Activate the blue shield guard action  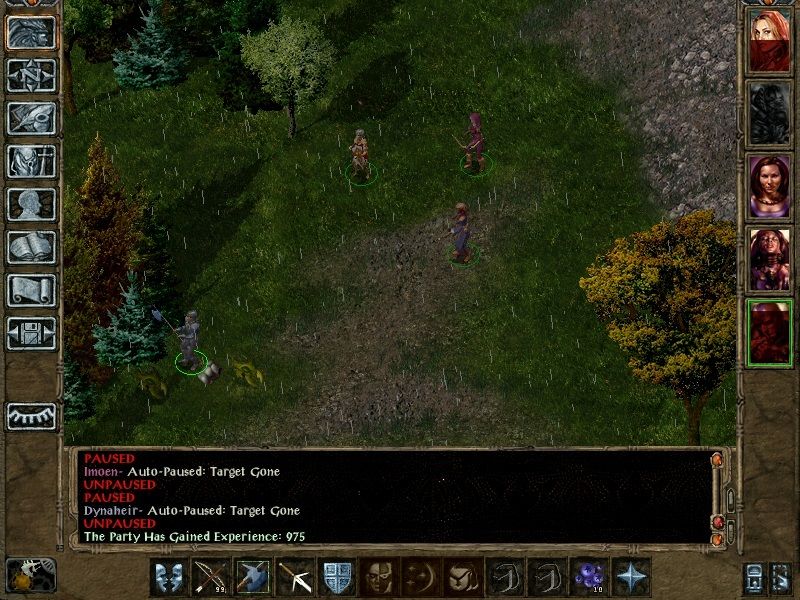pyautogui.click(x=336, y=577)
